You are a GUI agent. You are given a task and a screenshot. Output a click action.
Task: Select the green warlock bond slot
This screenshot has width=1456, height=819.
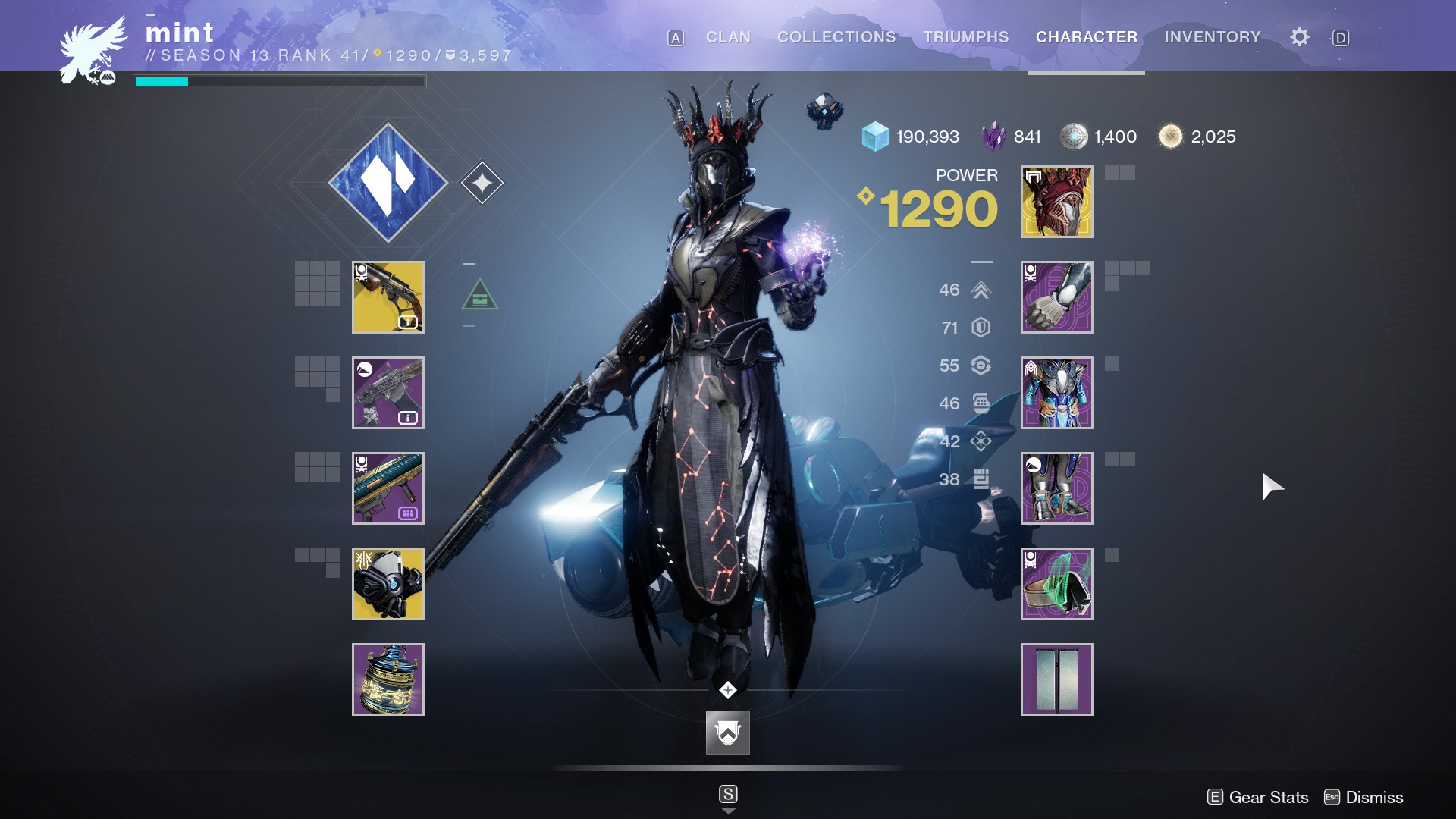tap(1056, 584)
